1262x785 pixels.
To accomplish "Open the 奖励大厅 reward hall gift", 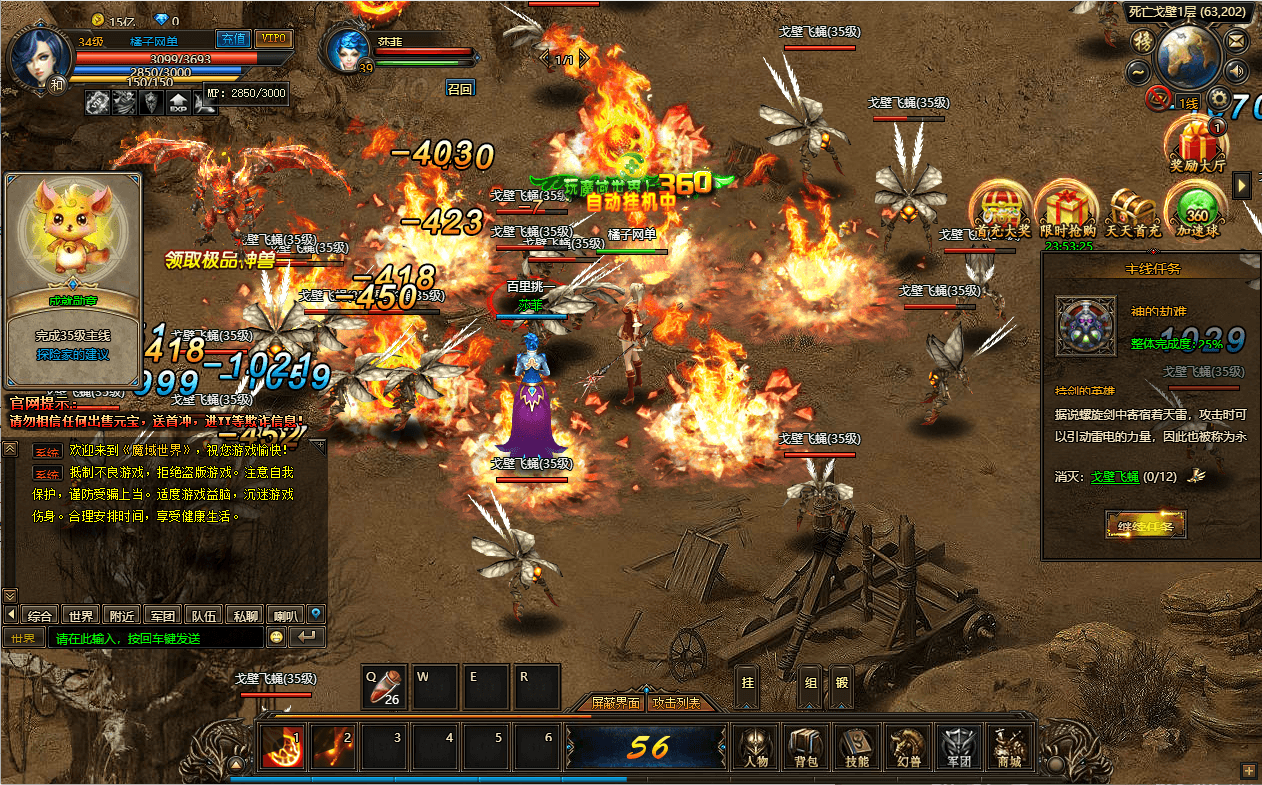I will coord(1197,147).
